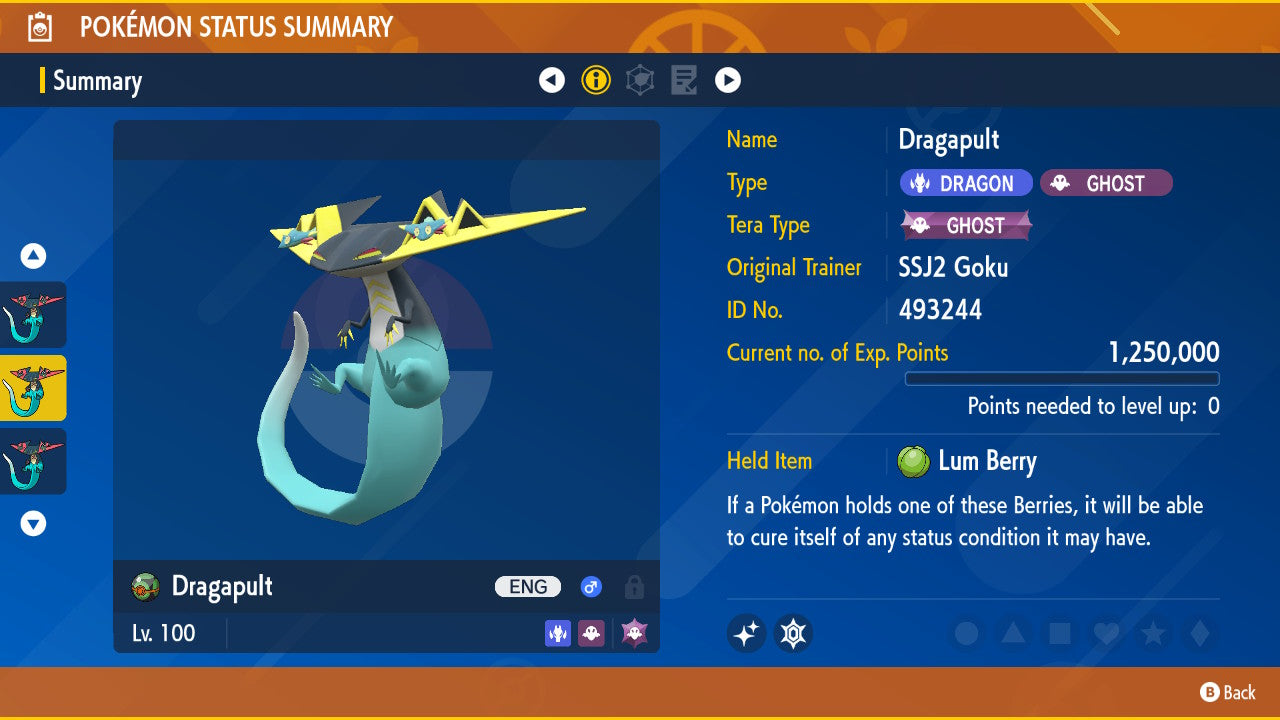The width and height of the screenshot is (1280, 720).
Task: Select the highlighted Dragapult party thumbnail
Action: click(x=33, y=388)
